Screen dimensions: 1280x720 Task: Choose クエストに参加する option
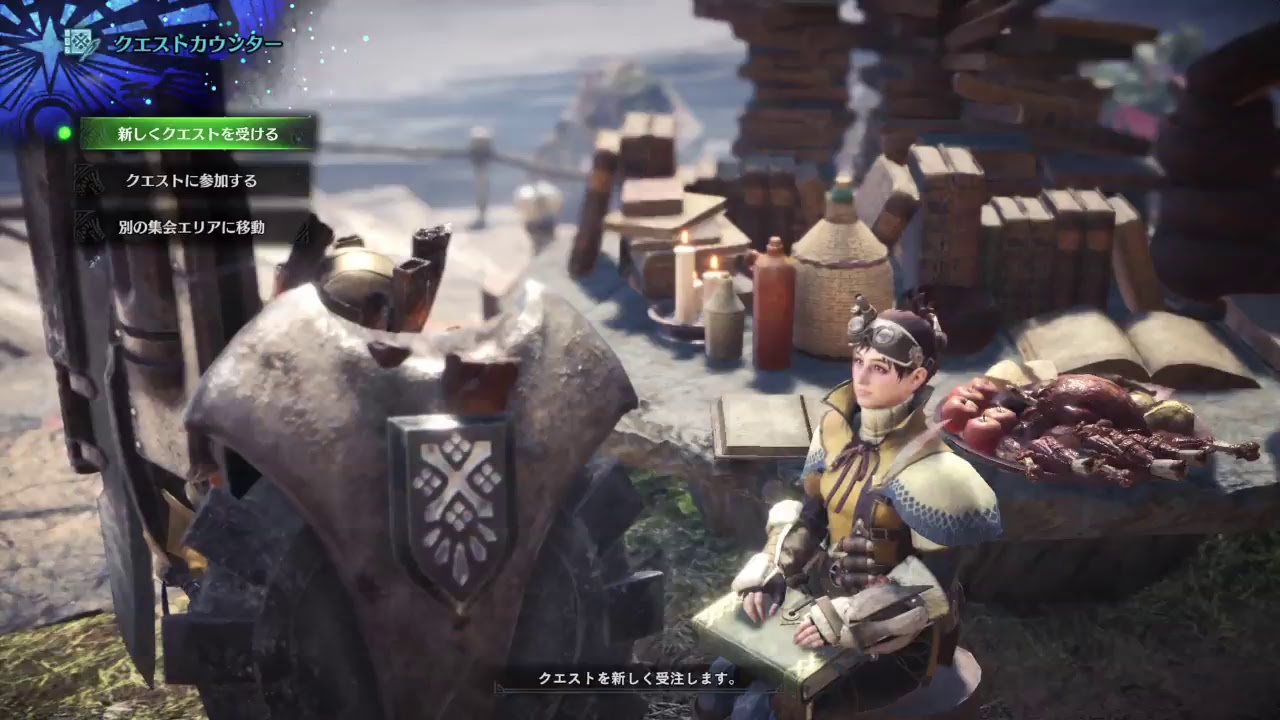click(x=190, y=183)
